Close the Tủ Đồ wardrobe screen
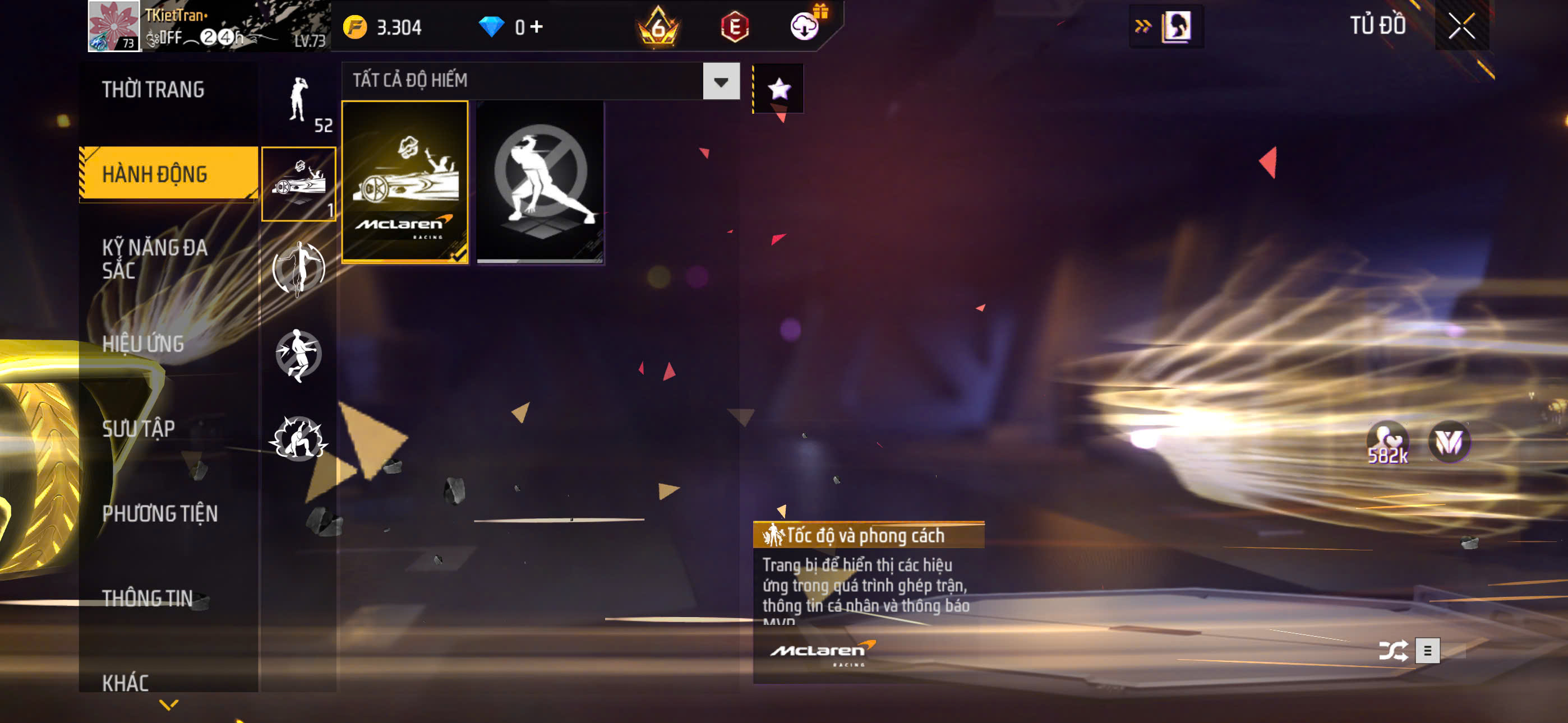This screenshot has height=723, width=1568. pyautogui.click(x=1461, y=26)
